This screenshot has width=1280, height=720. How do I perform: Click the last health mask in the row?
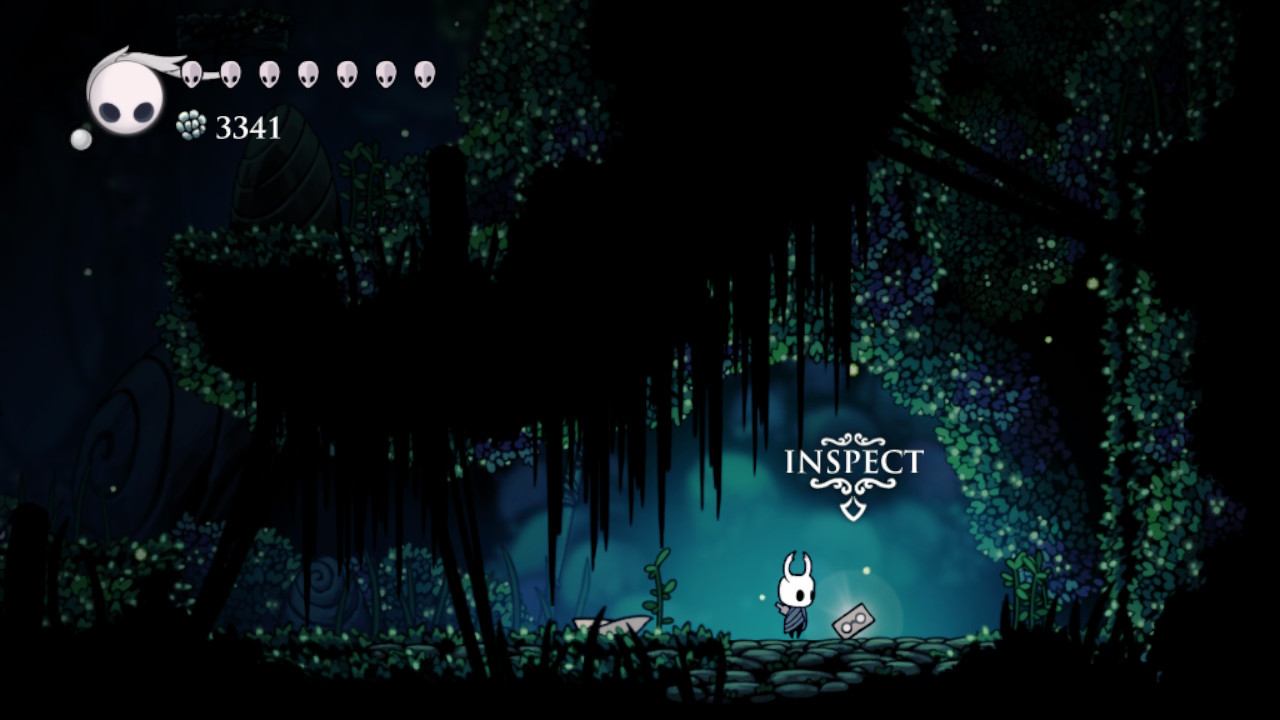click(425, 72)
